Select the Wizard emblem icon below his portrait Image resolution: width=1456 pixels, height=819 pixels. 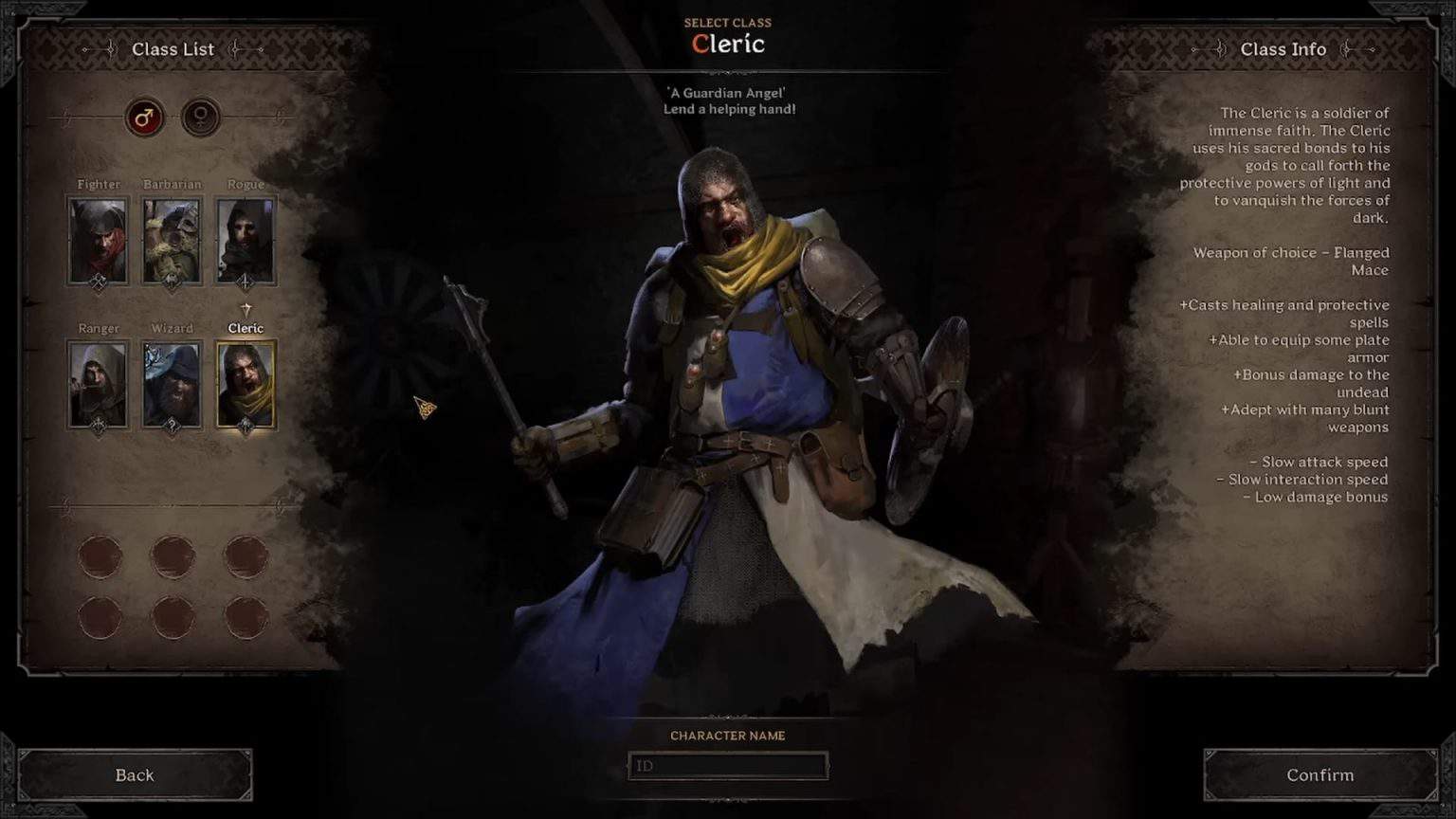[172, 427]
